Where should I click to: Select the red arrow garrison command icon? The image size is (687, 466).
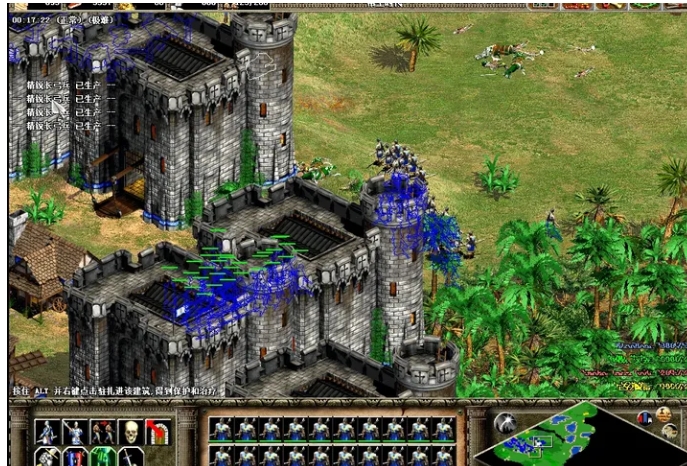158,432
